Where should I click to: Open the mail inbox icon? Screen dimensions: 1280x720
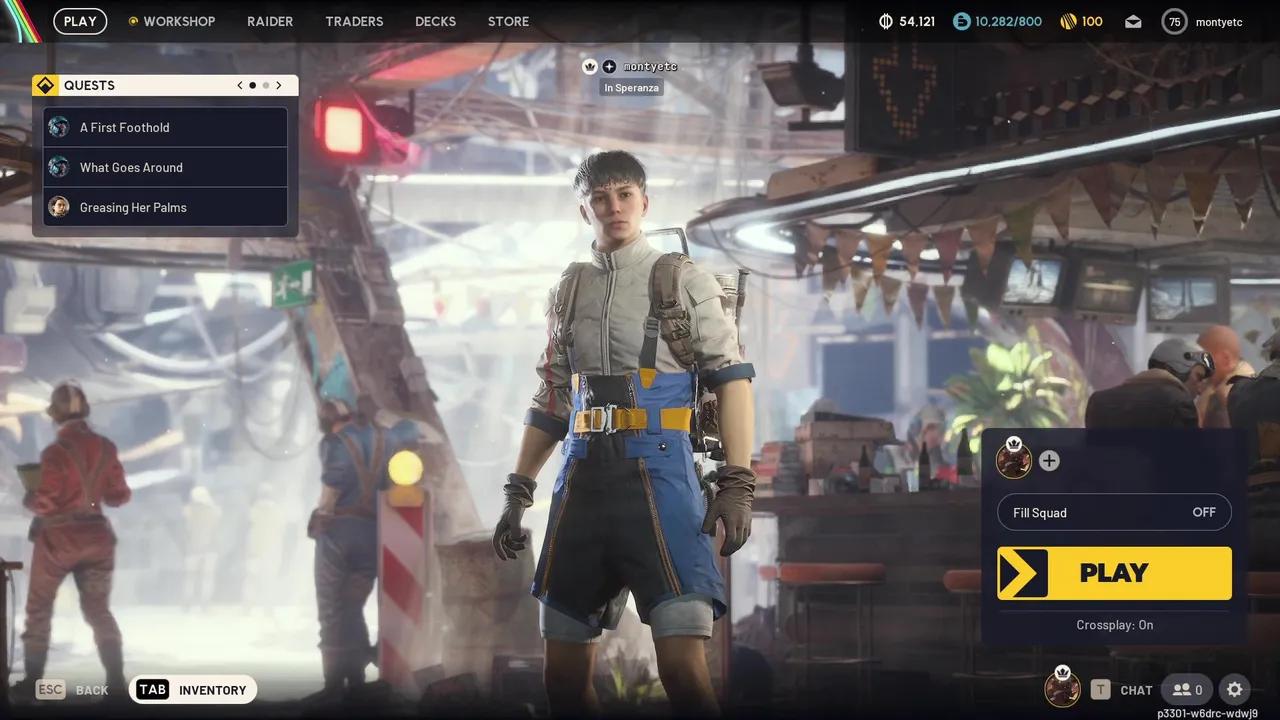coord(1133,21)
